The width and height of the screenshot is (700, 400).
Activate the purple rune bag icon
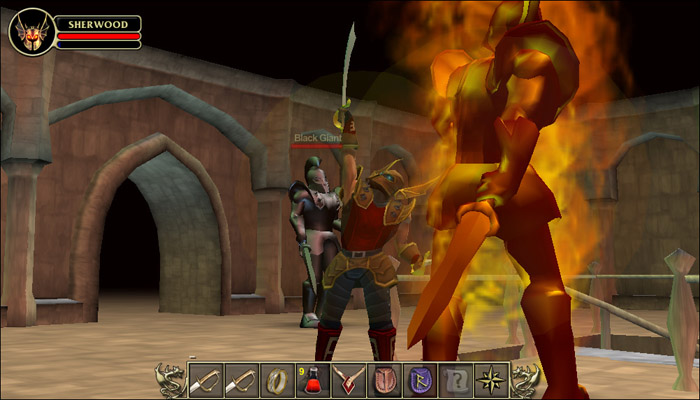click(421, 380)
